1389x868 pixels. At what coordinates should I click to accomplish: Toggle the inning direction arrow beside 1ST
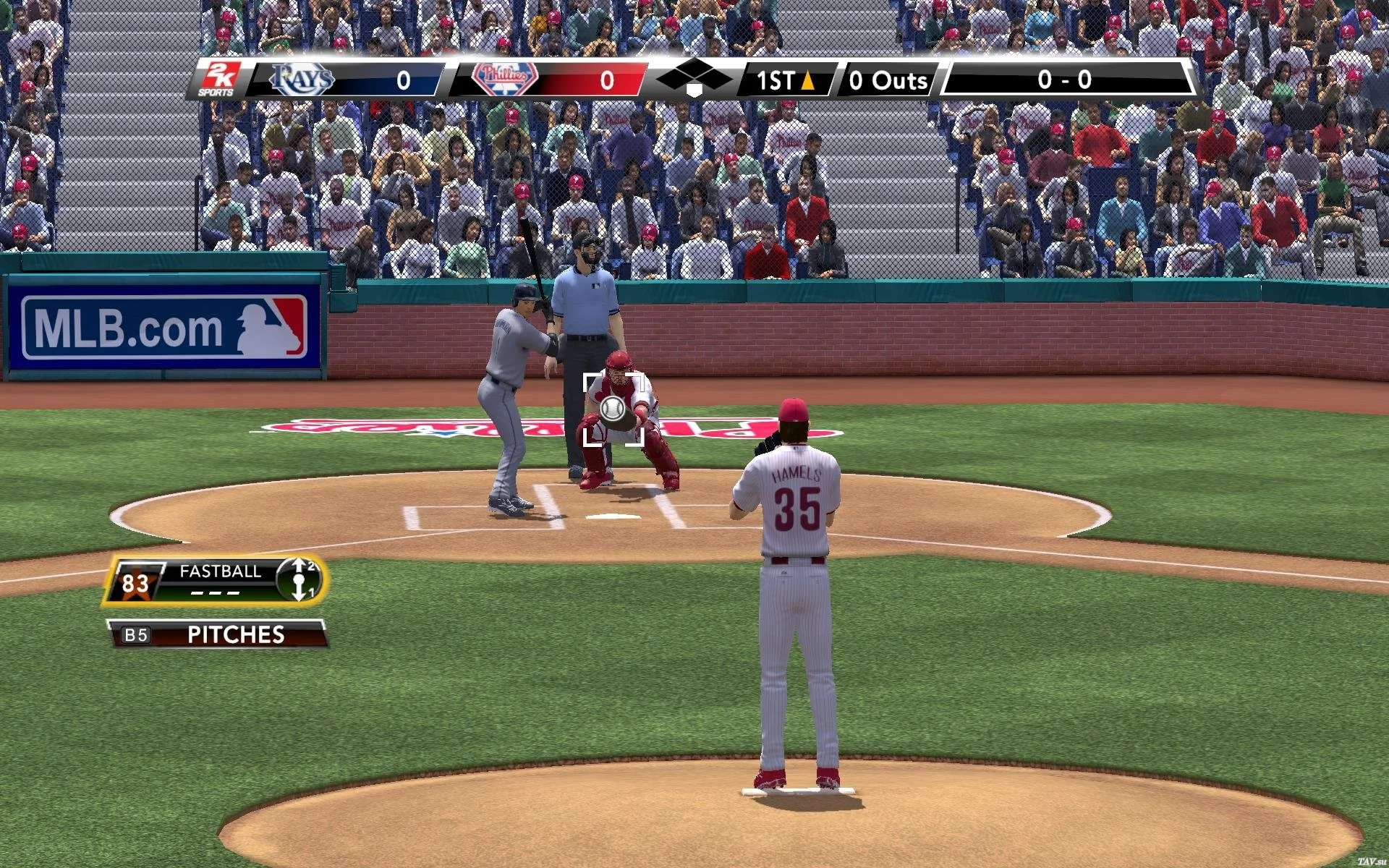pyautogui.click(x=809, y=80)
